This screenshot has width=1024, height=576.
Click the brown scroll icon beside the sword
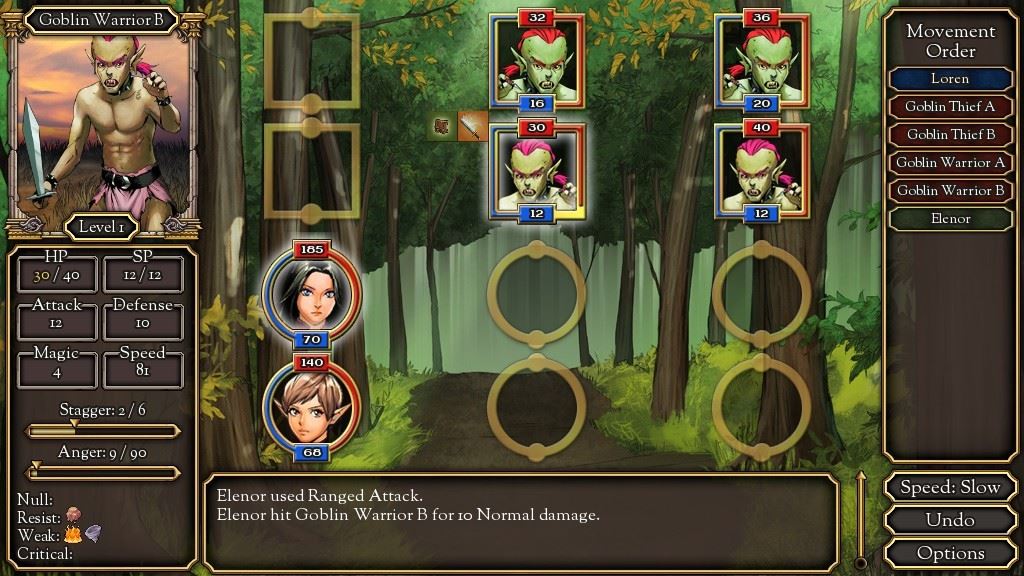[444, 126]
